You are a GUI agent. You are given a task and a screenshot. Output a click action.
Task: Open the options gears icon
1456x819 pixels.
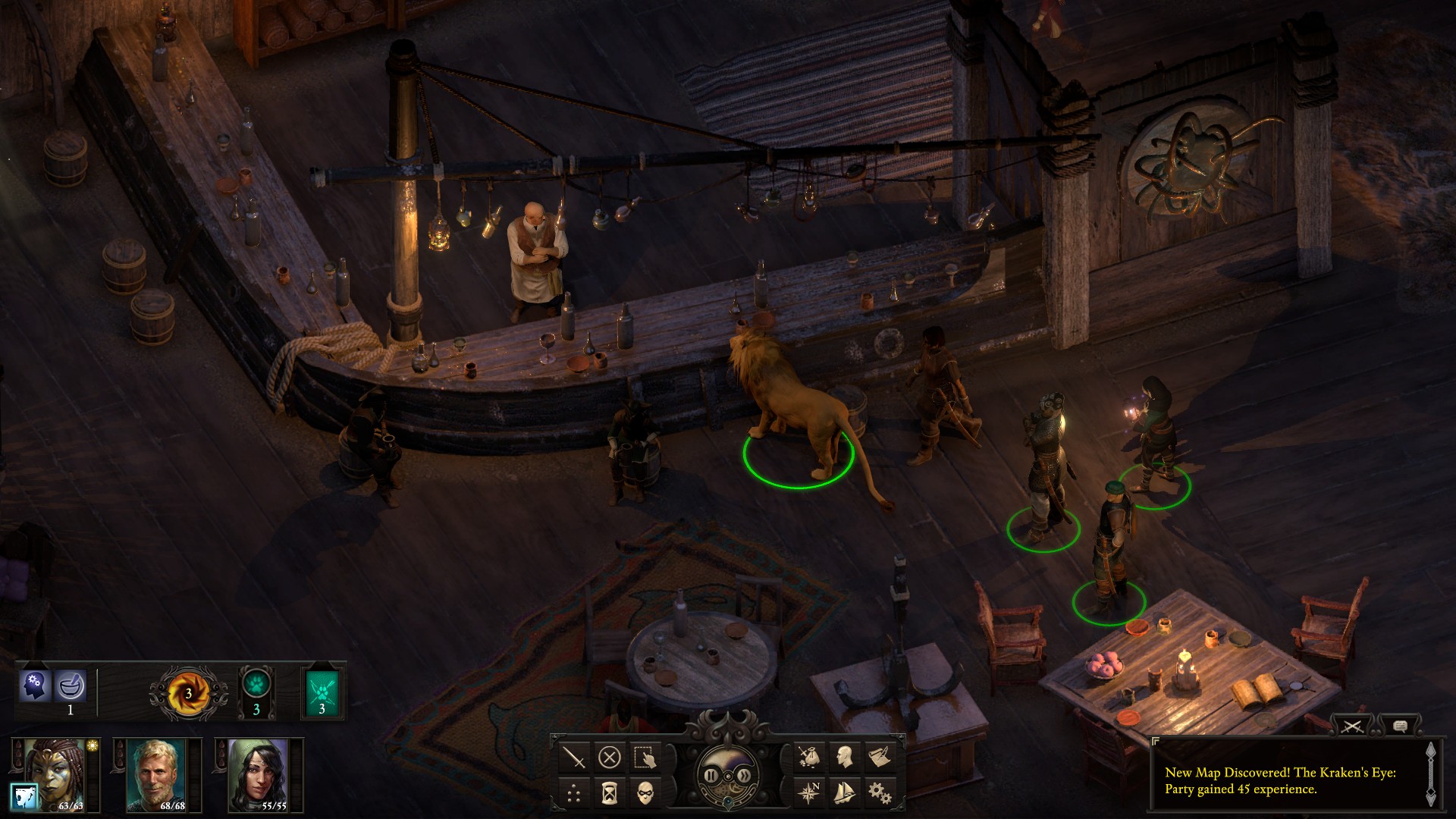pyautogui.click(x=879, y=793)
